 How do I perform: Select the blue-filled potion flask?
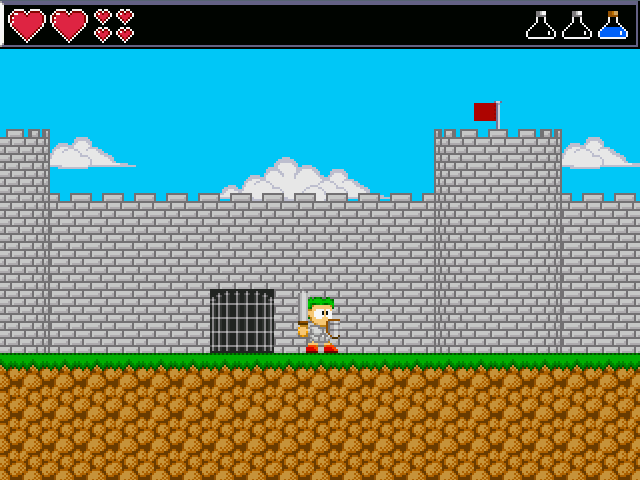pyautogui.click(x=612, y=26)
